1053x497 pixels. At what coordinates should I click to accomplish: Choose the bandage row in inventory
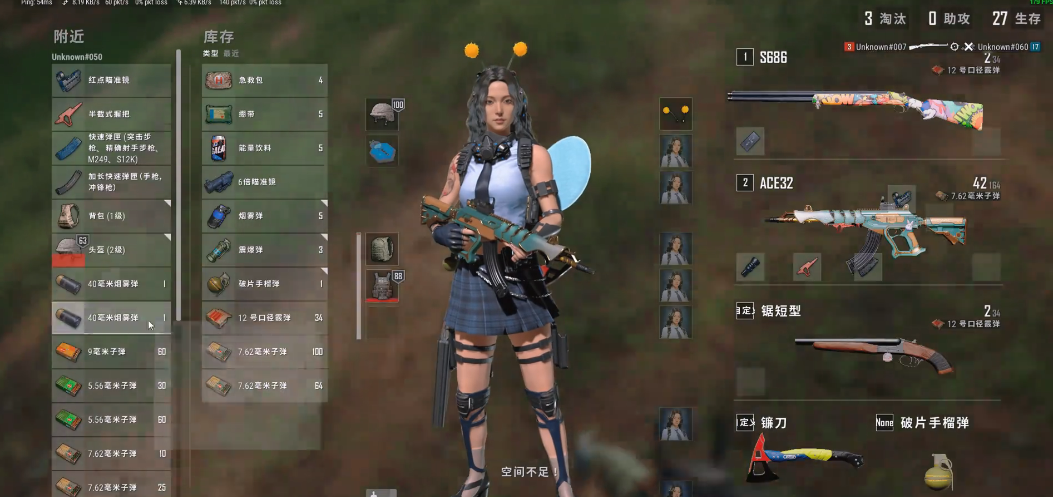tap(264, 114)
